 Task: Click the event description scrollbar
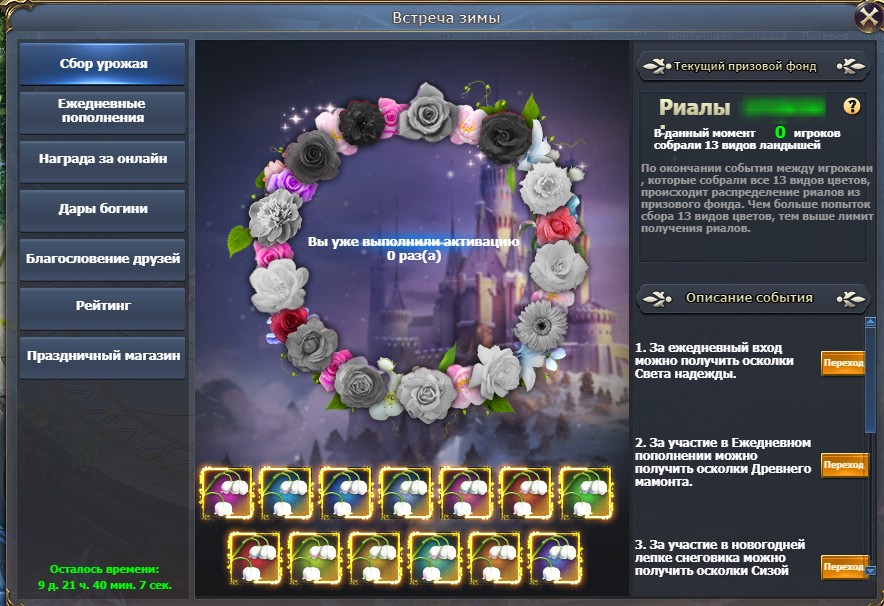pyautogui.click(x=871, y=380)
